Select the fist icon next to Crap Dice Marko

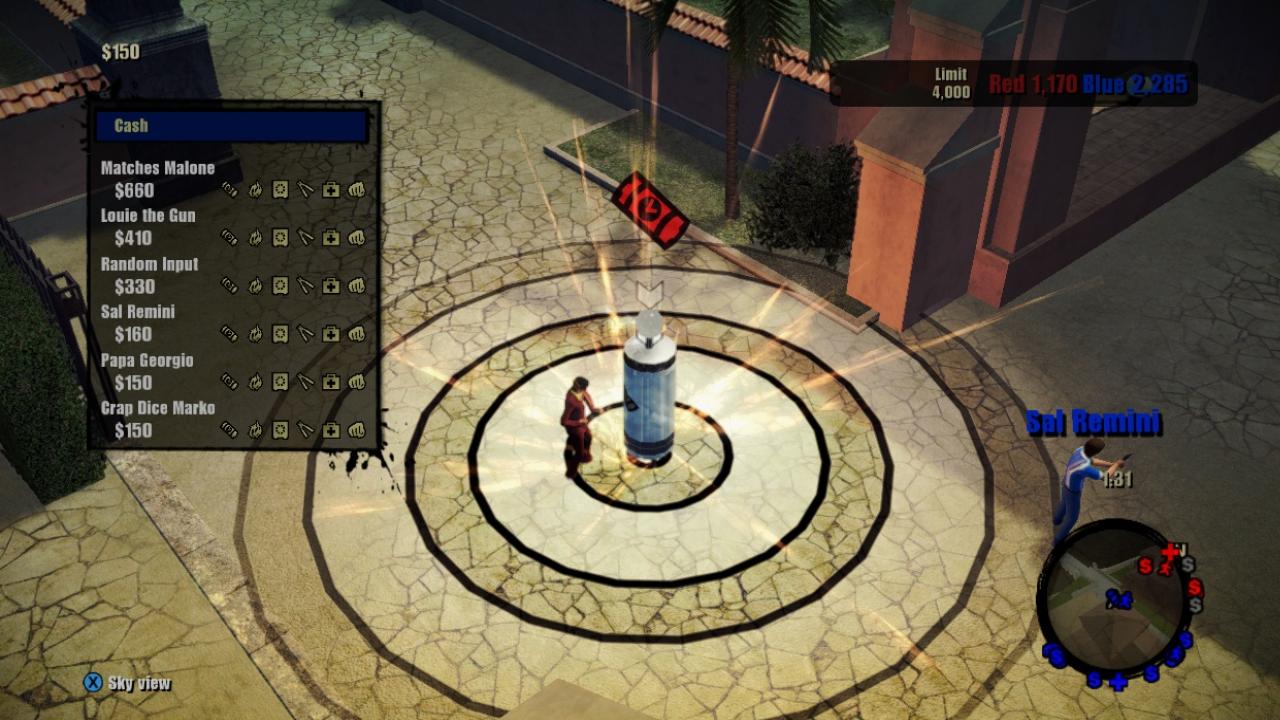point(355,430)
